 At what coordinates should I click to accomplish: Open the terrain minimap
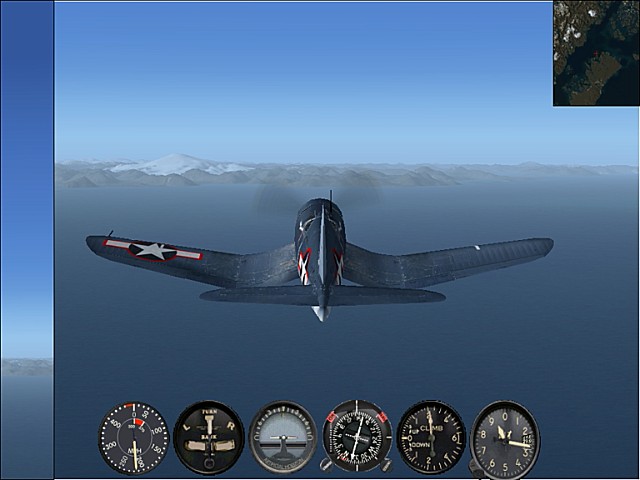tap(596, 53)
